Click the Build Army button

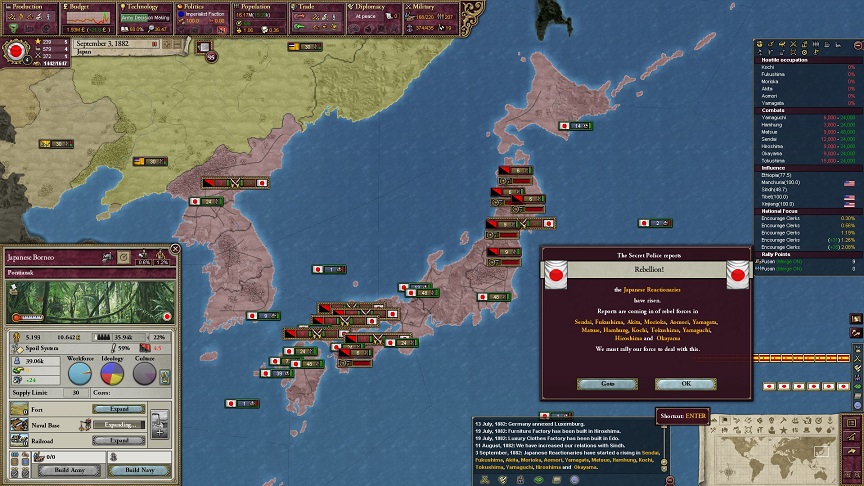coord(72,470)
